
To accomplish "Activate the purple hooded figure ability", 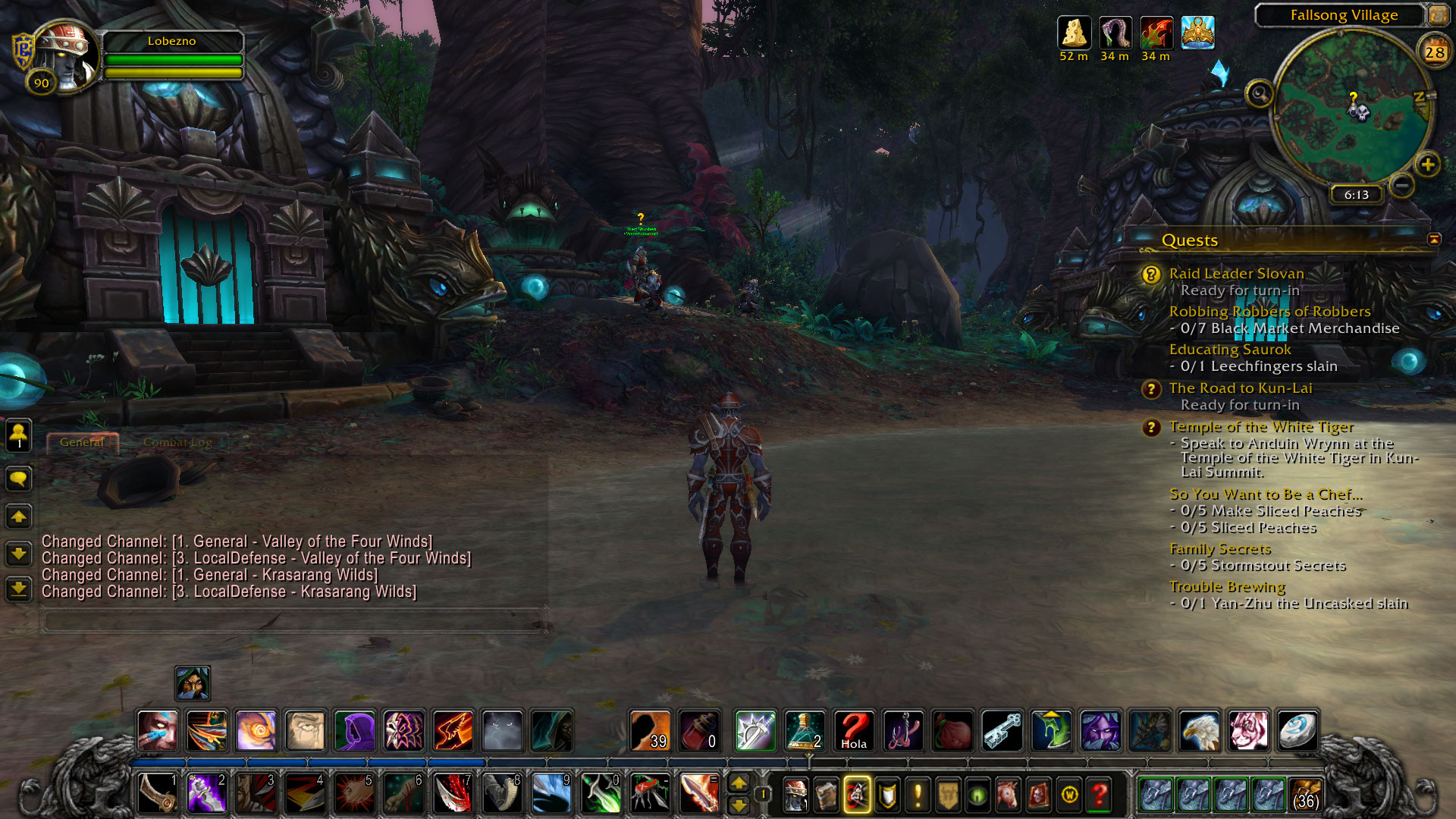I will [354, 731].
